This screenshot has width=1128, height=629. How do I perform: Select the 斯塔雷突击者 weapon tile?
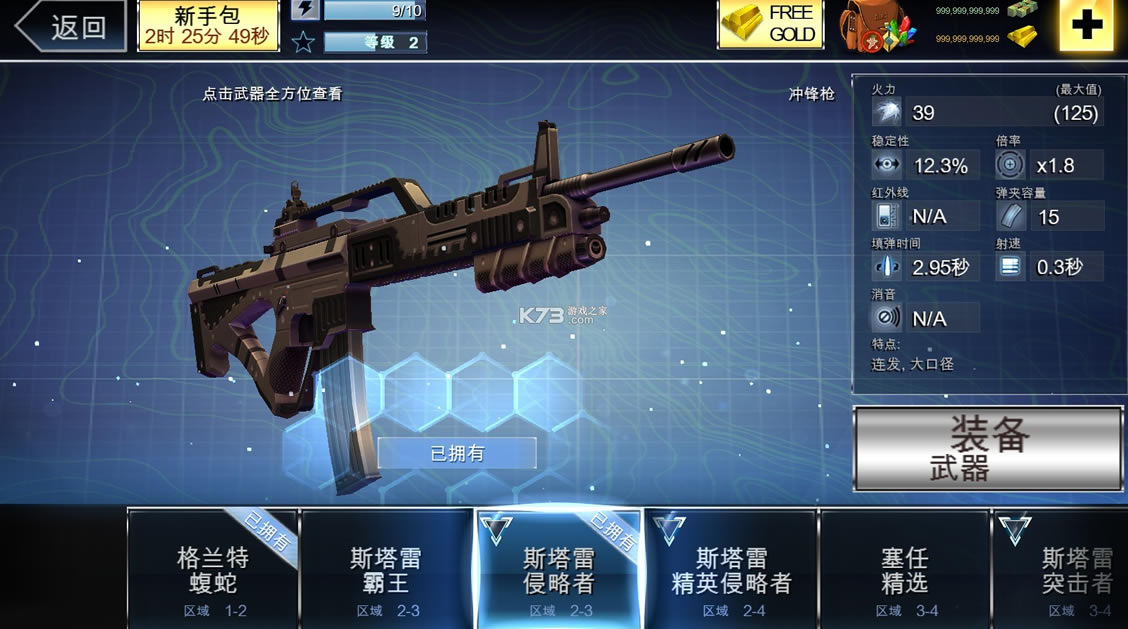1070,570
